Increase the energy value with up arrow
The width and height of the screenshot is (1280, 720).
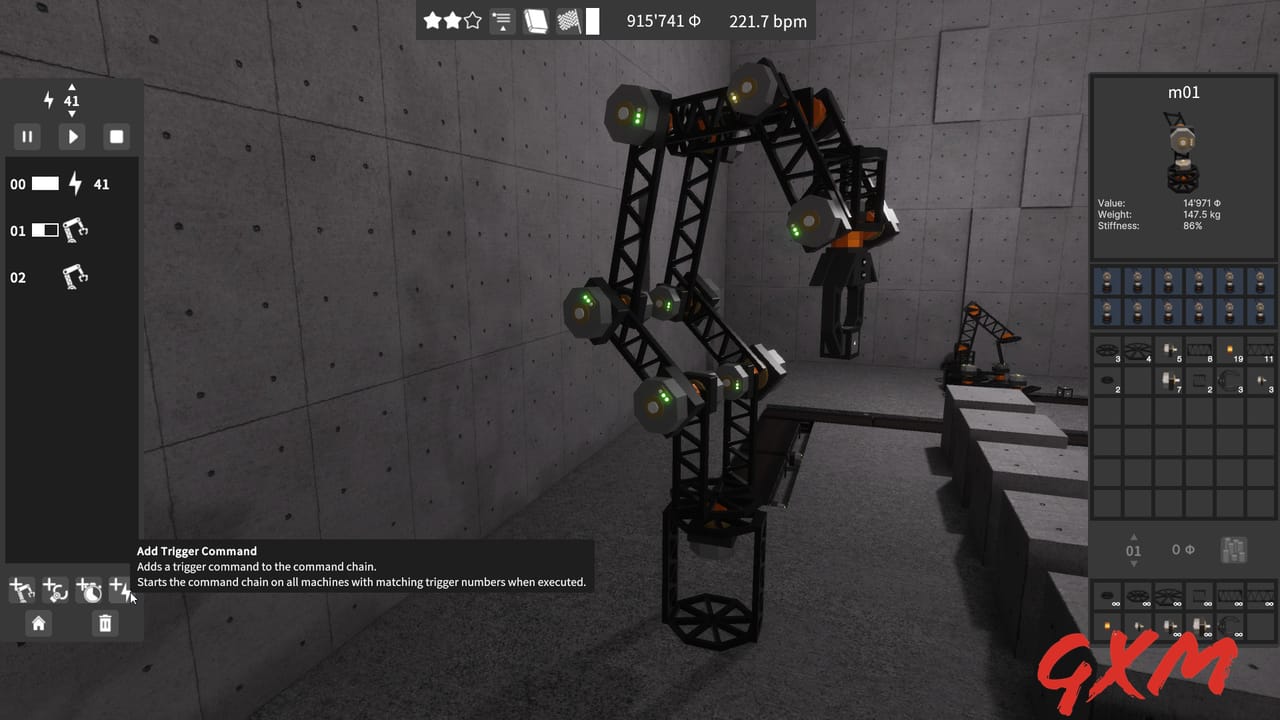pos(71,86)
